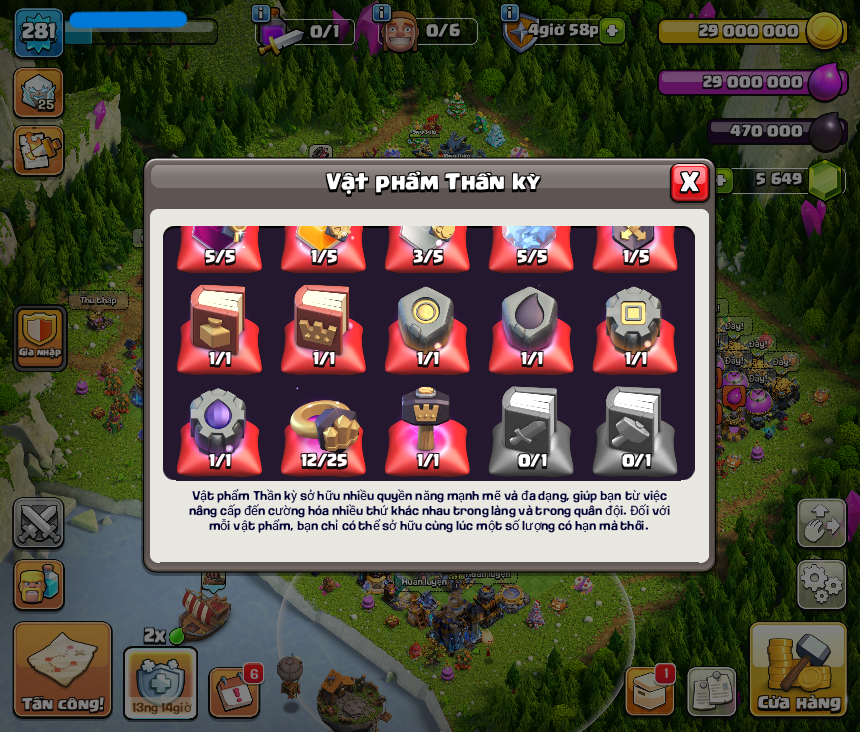Select the greyed-out hammer book slot

click(635, 427)
